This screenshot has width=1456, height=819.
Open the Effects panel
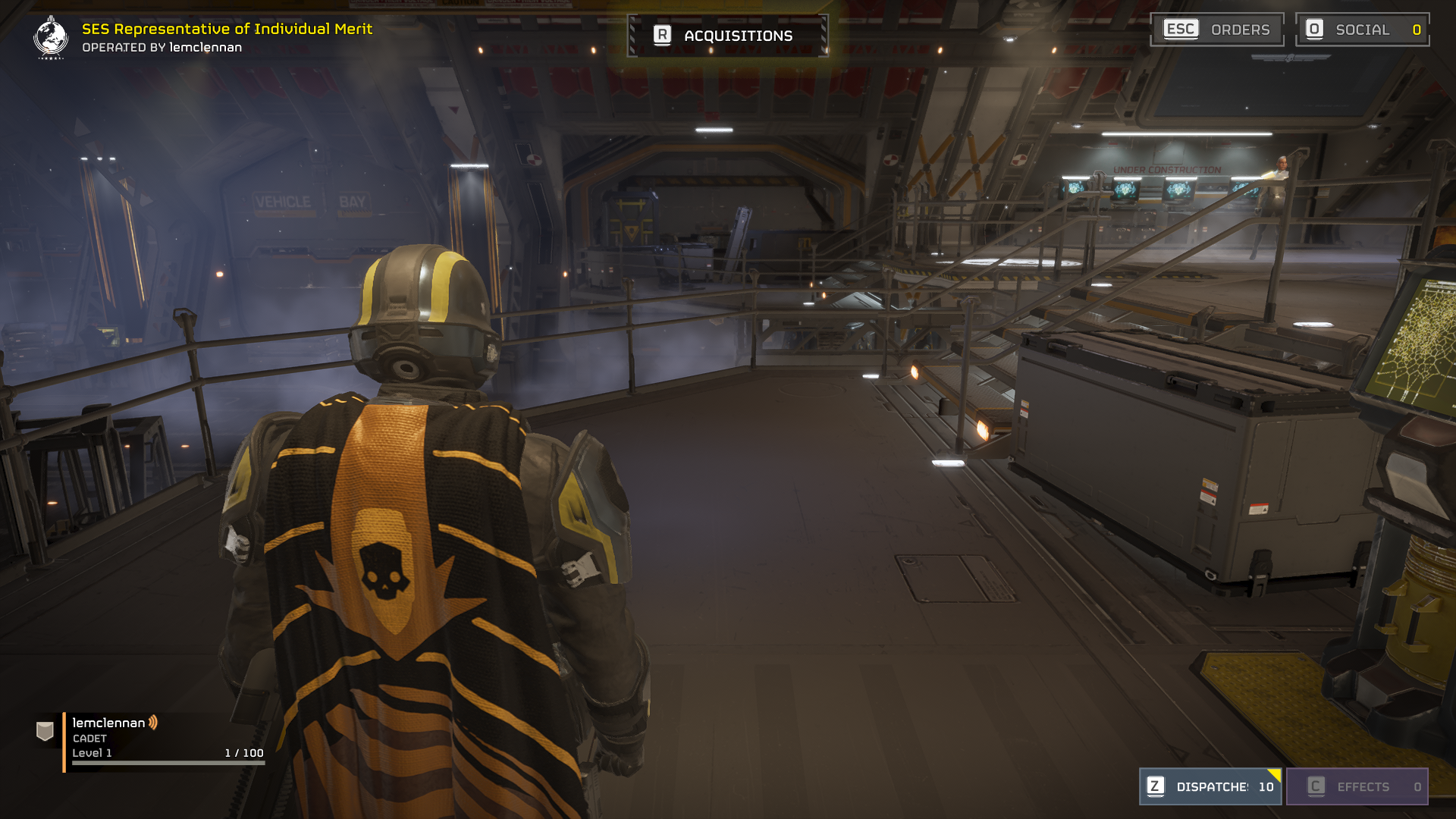click(x=1357, y=786)
